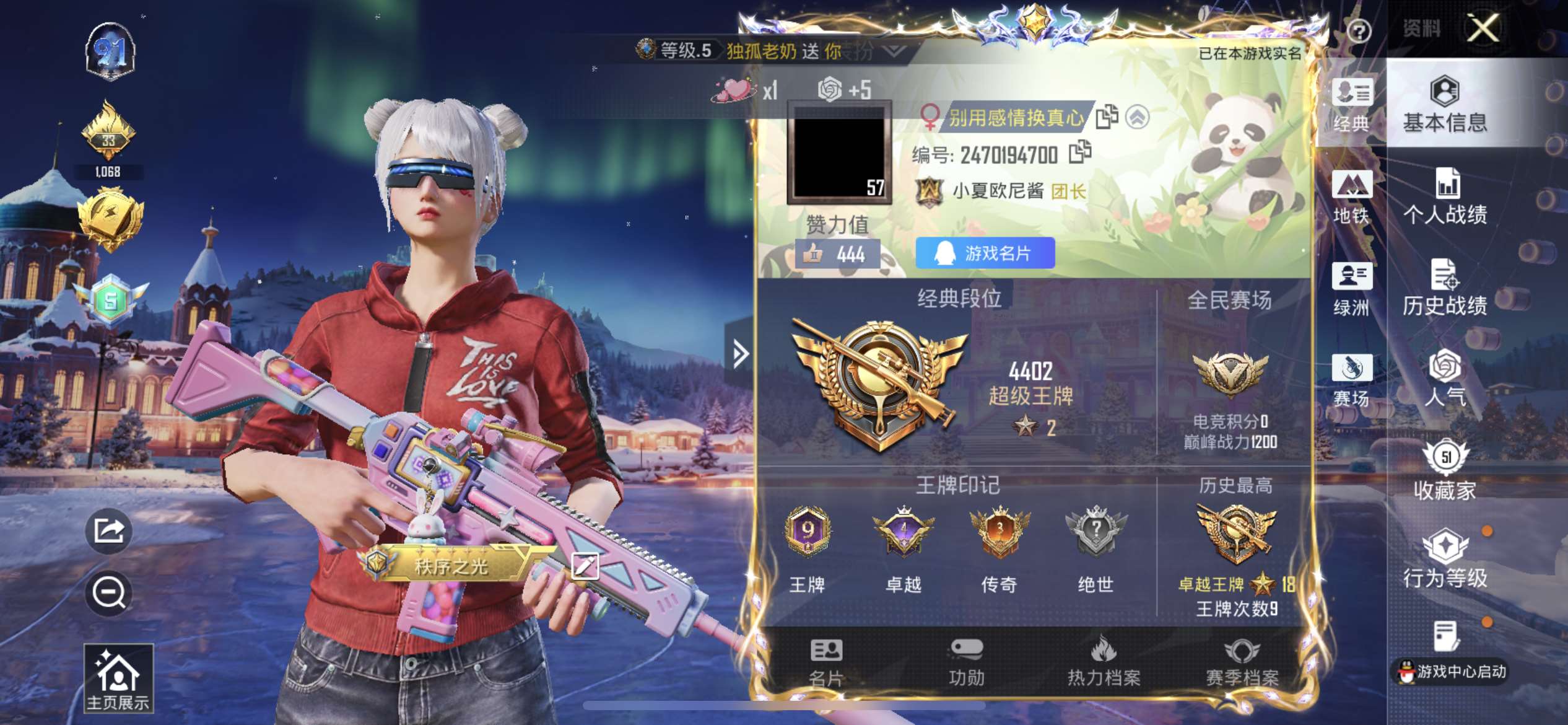The height and width of the screenshot is (725, 1568).
Task: Check the 行为等级 behavior level
Action: coord(1445,560)
